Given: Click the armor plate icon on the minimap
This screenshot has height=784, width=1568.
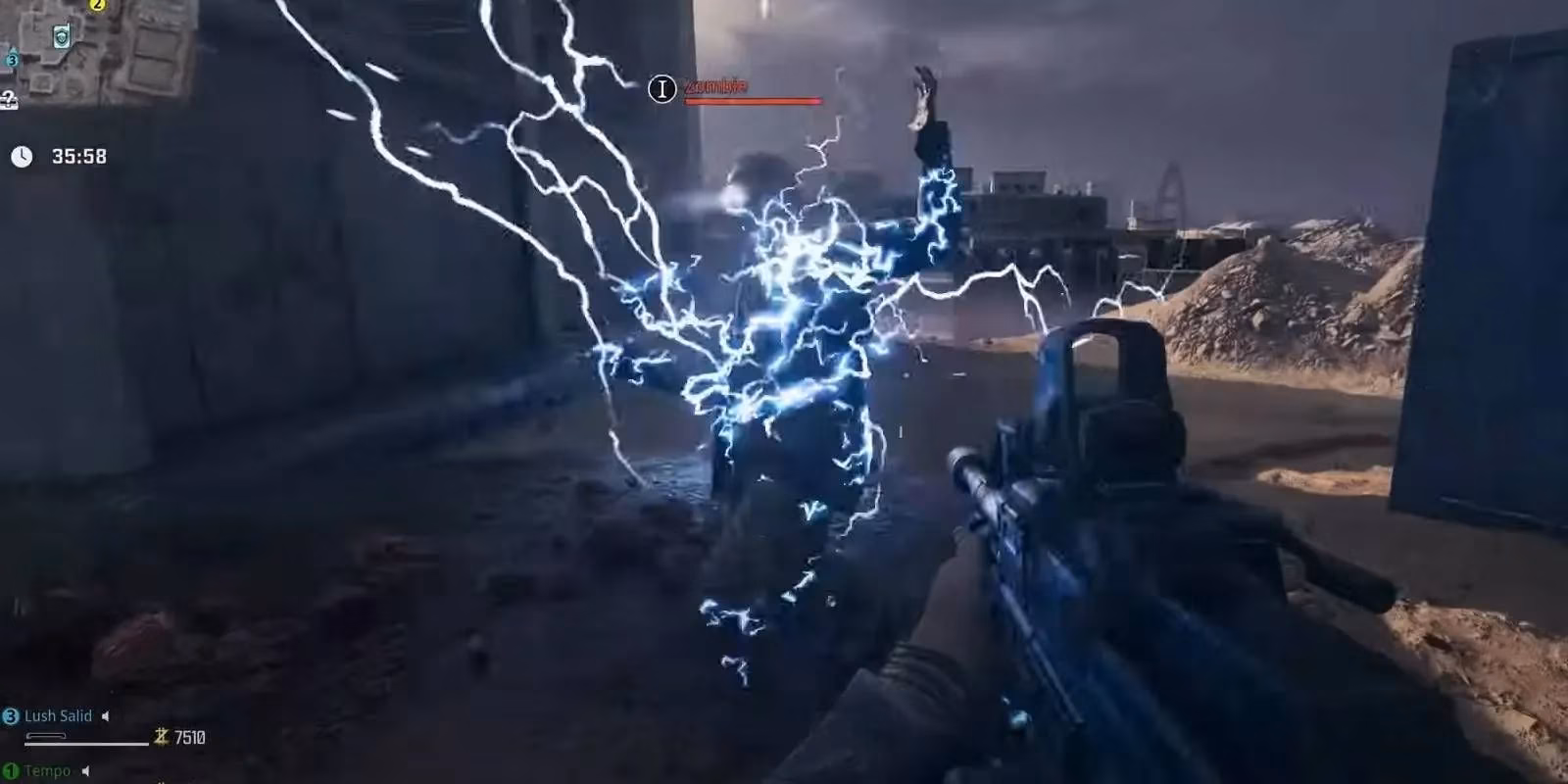Looking at the screenshot, I should point(61,35).
